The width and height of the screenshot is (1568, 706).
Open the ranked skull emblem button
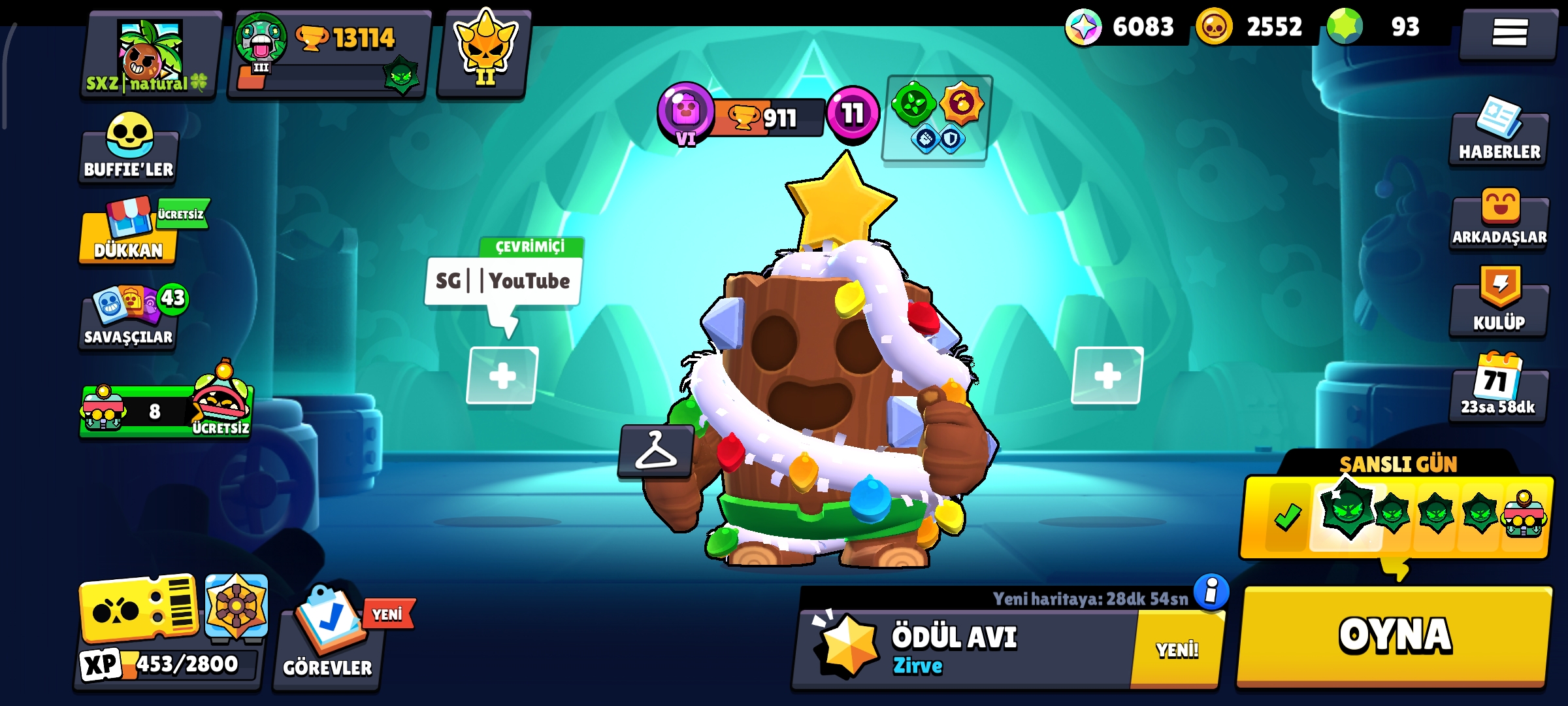pyautogui.click(x=484, y=52)
